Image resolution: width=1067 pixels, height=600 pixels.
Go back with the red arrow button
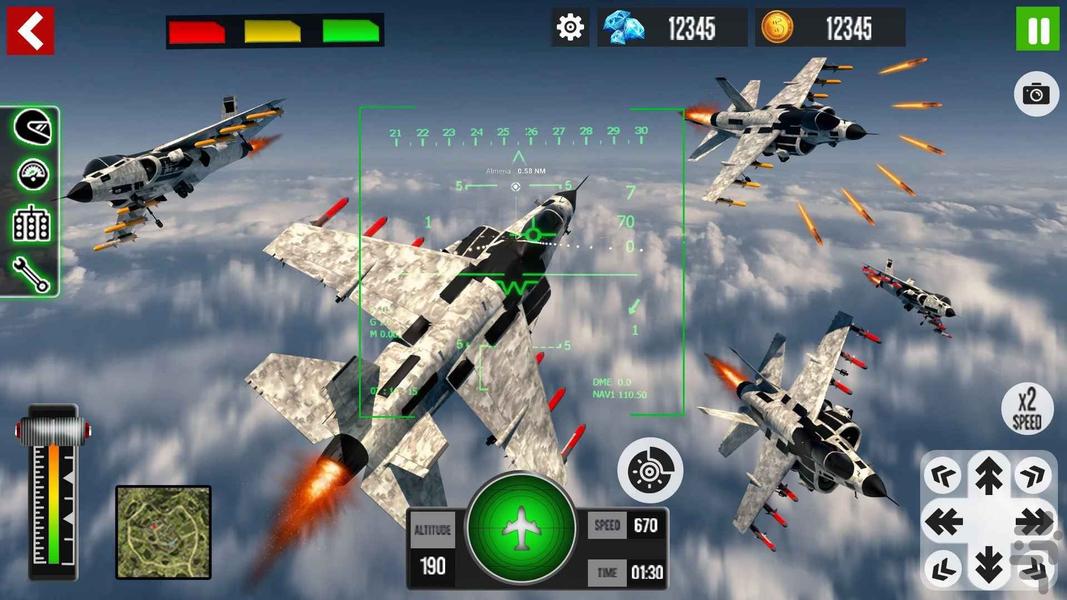[30, 31]
